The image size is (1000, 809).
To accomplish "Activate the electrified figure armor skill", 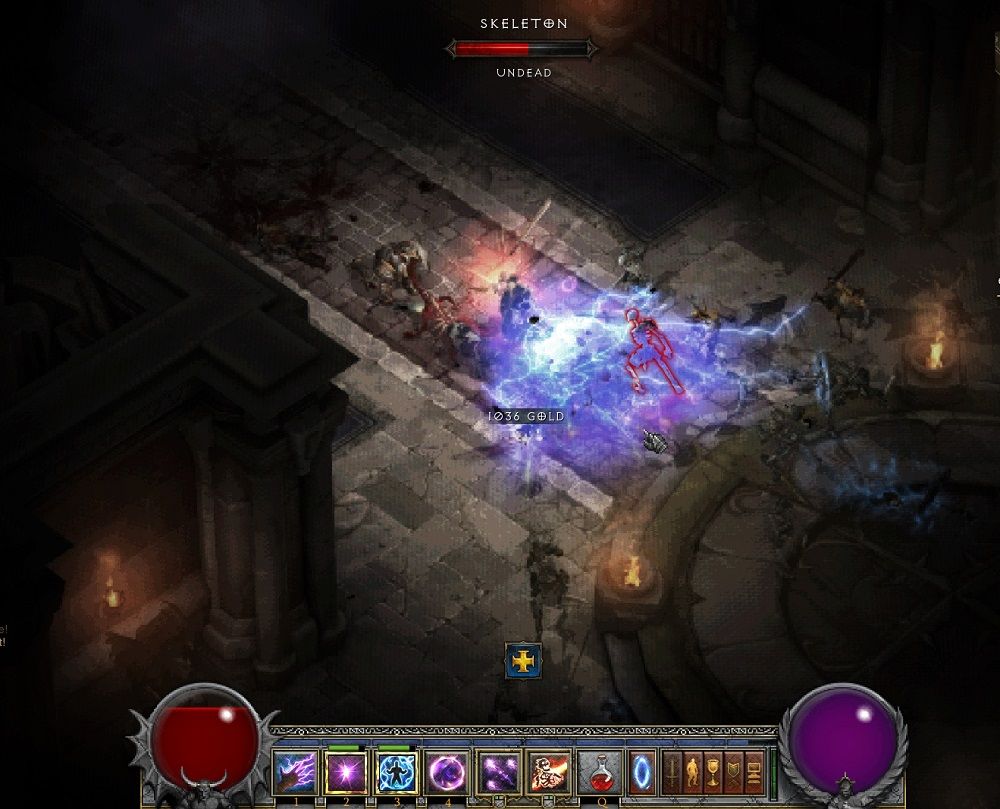I will click(396, 773).
